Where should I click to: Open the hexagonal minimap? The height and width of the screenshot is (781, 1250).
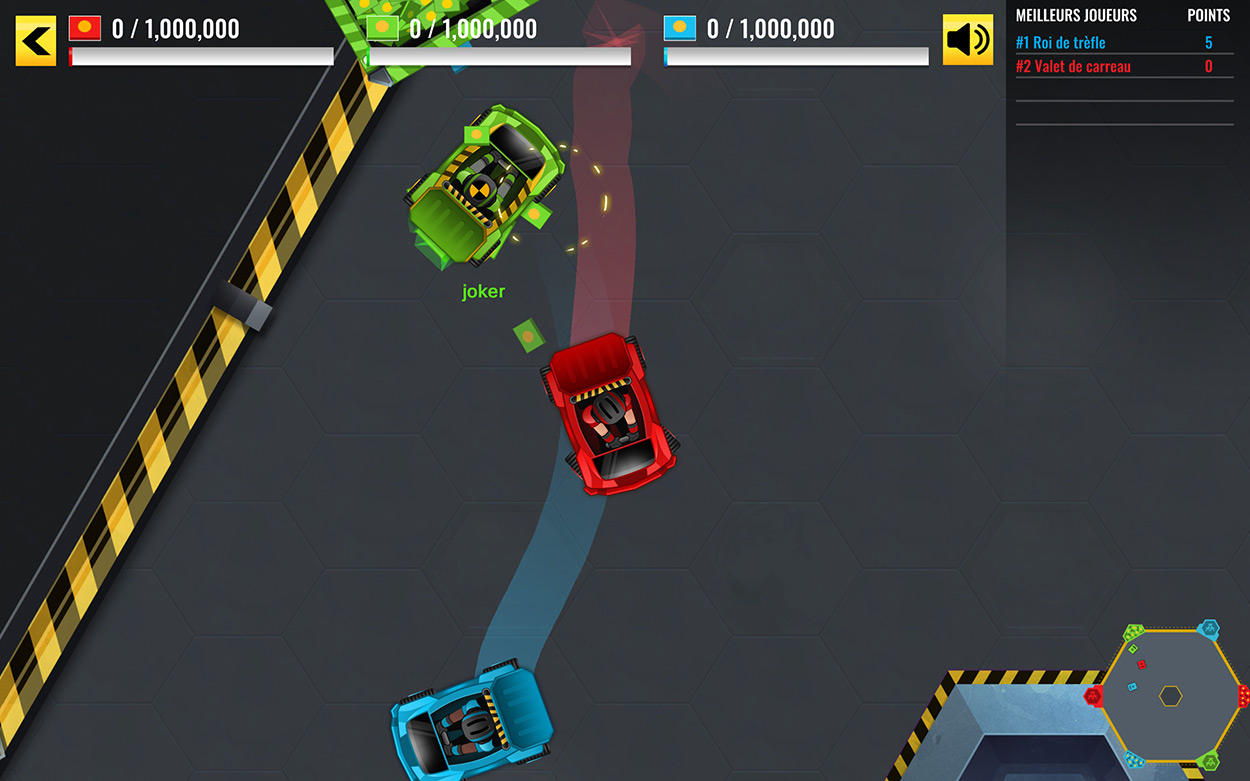click(x=1170, y=695)
